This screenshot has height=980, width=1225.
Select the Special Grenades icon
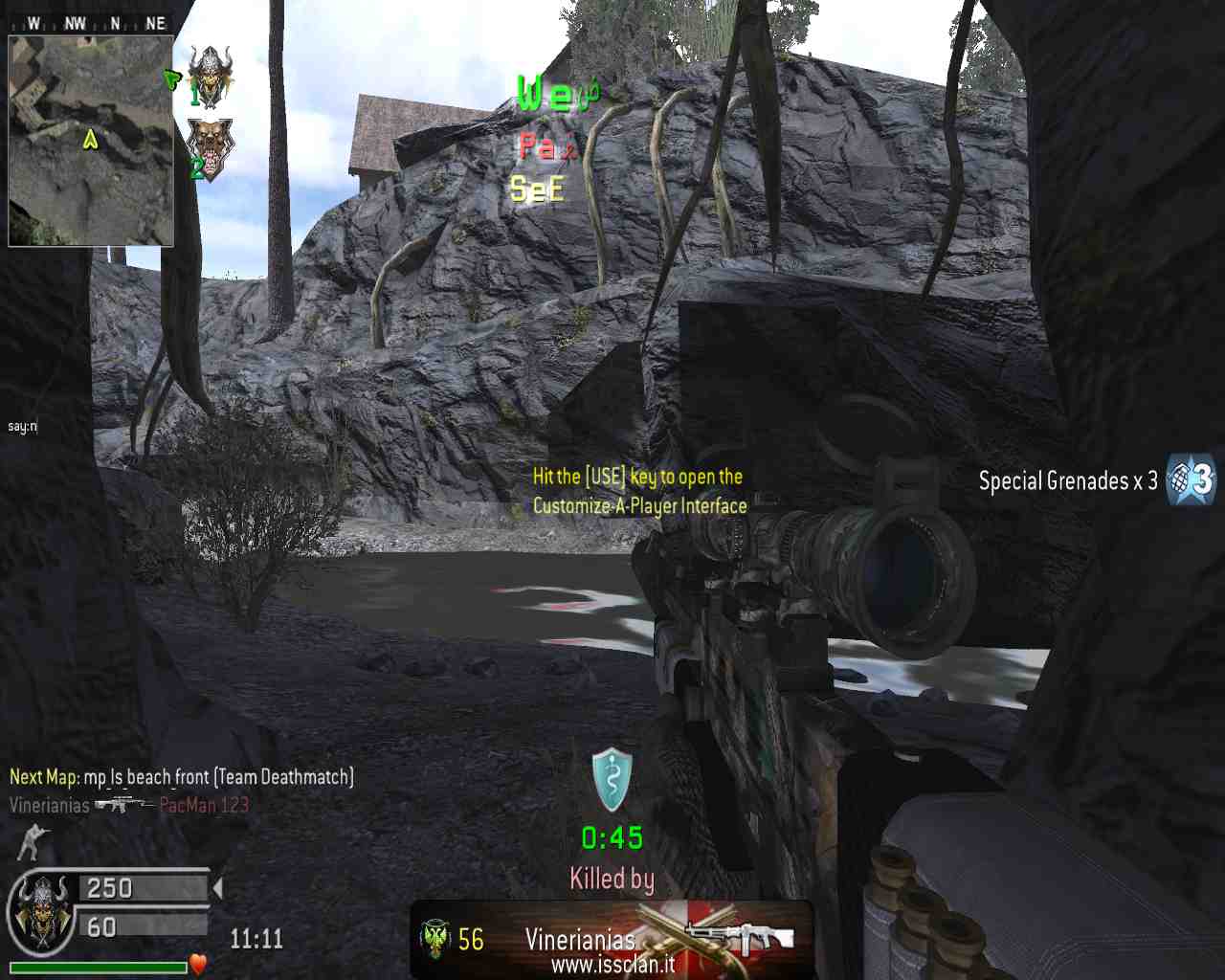(x=1191, y=479)
